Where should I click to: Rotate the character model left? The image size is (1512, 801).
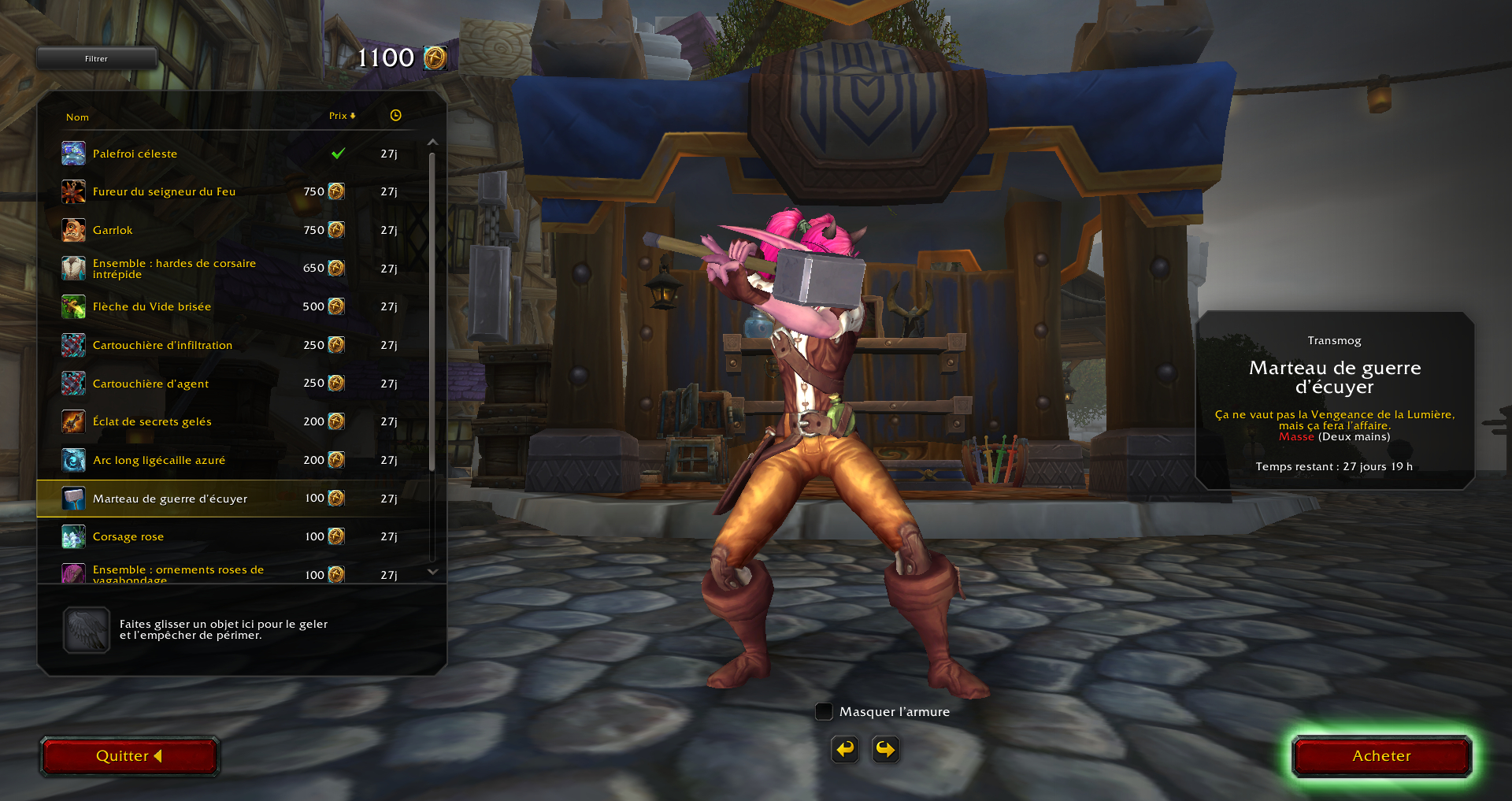845,749
